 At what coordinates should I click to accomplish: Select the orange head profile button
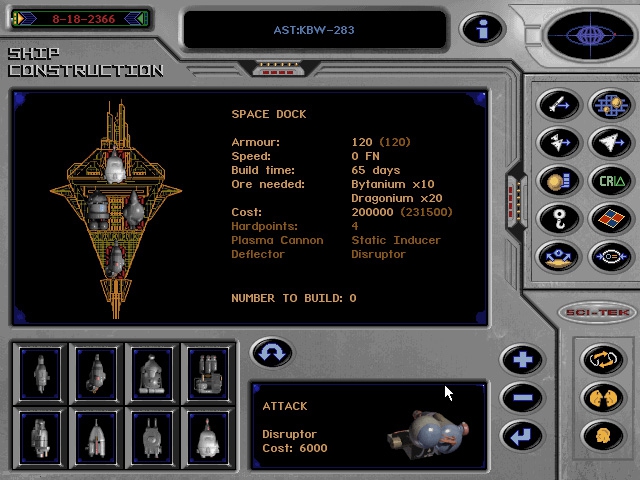601,435
